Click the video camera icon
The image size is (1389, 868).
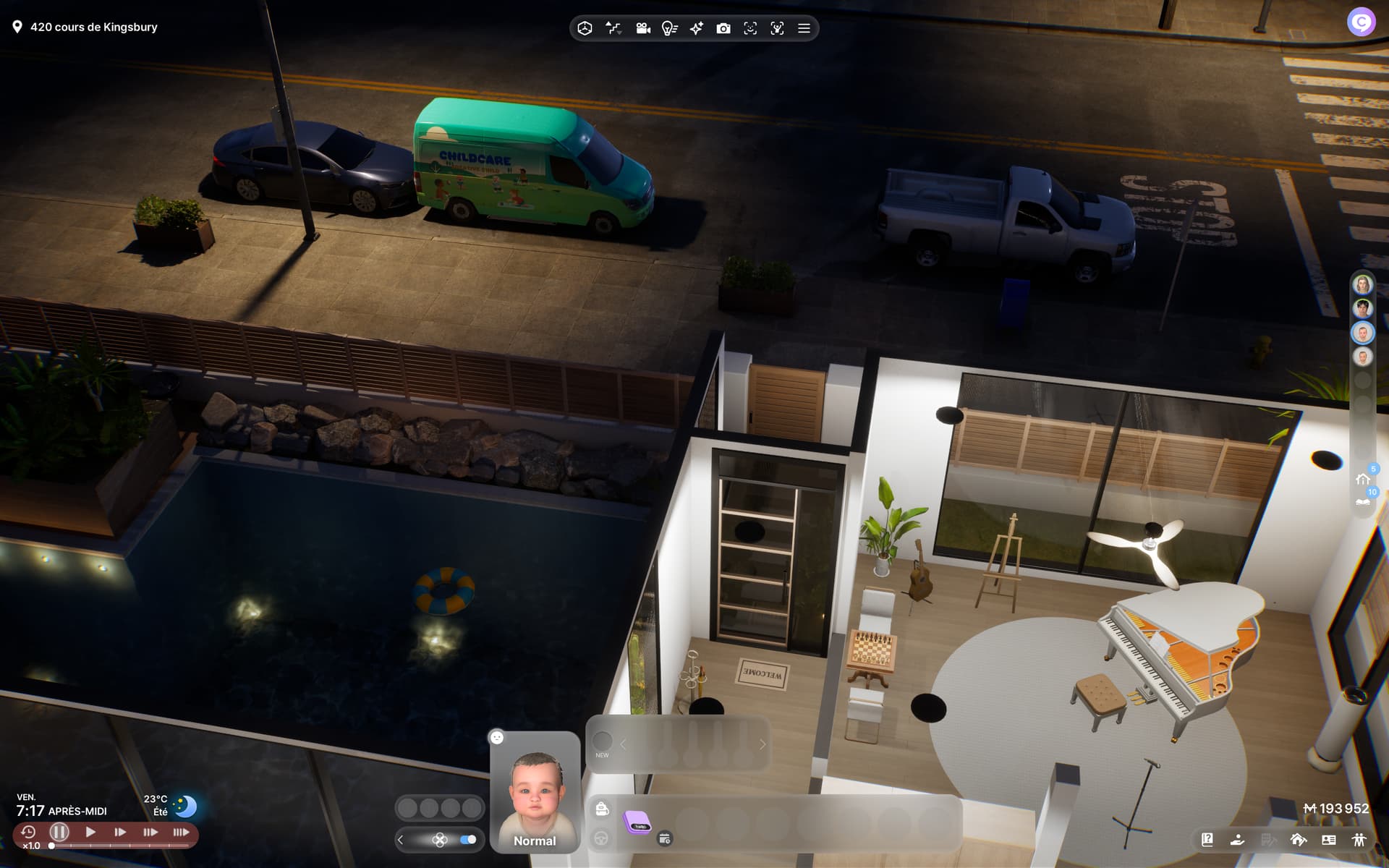(642, 28)
